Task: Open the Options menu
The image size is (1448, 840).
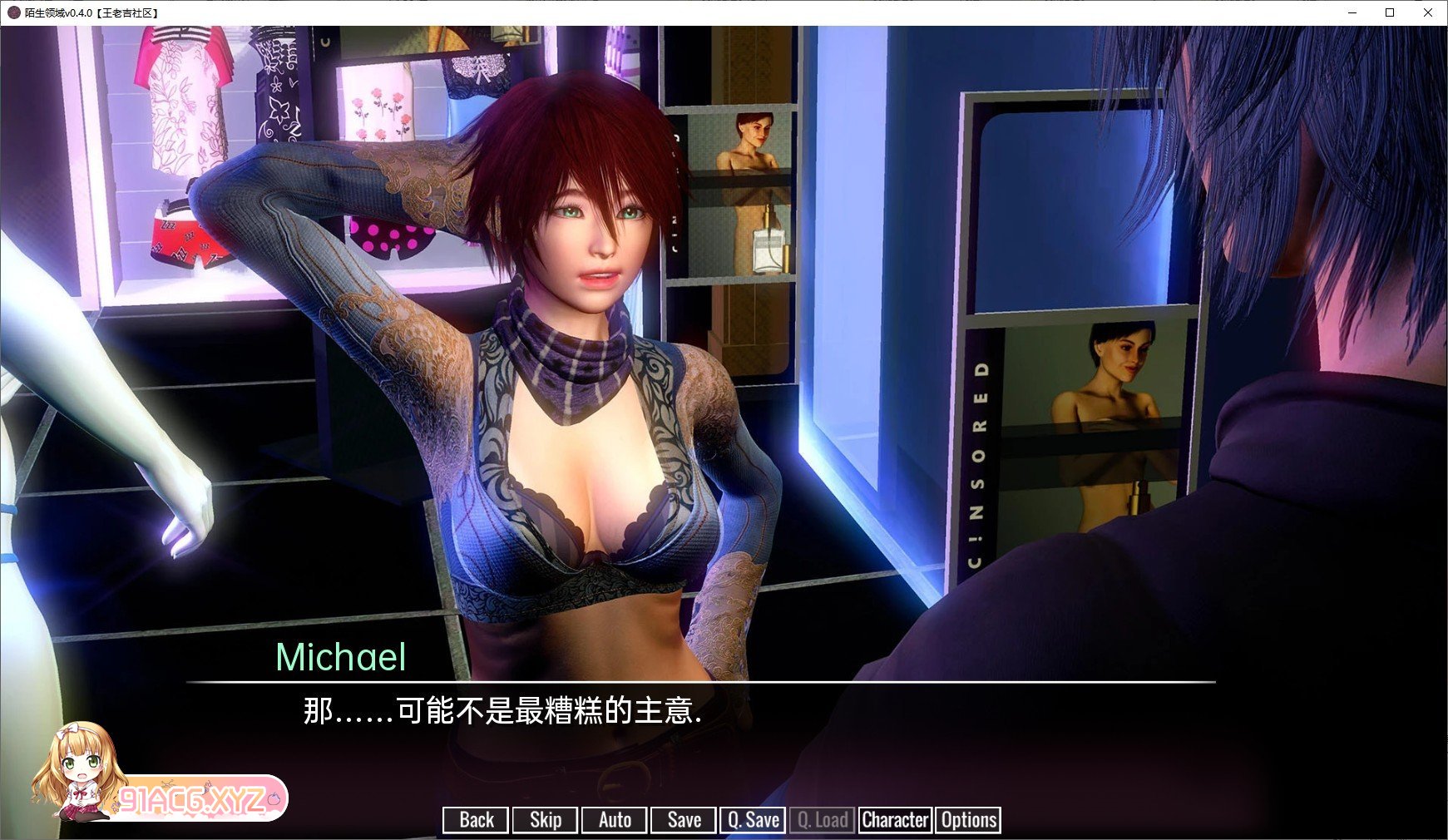Action: (968, 820)
